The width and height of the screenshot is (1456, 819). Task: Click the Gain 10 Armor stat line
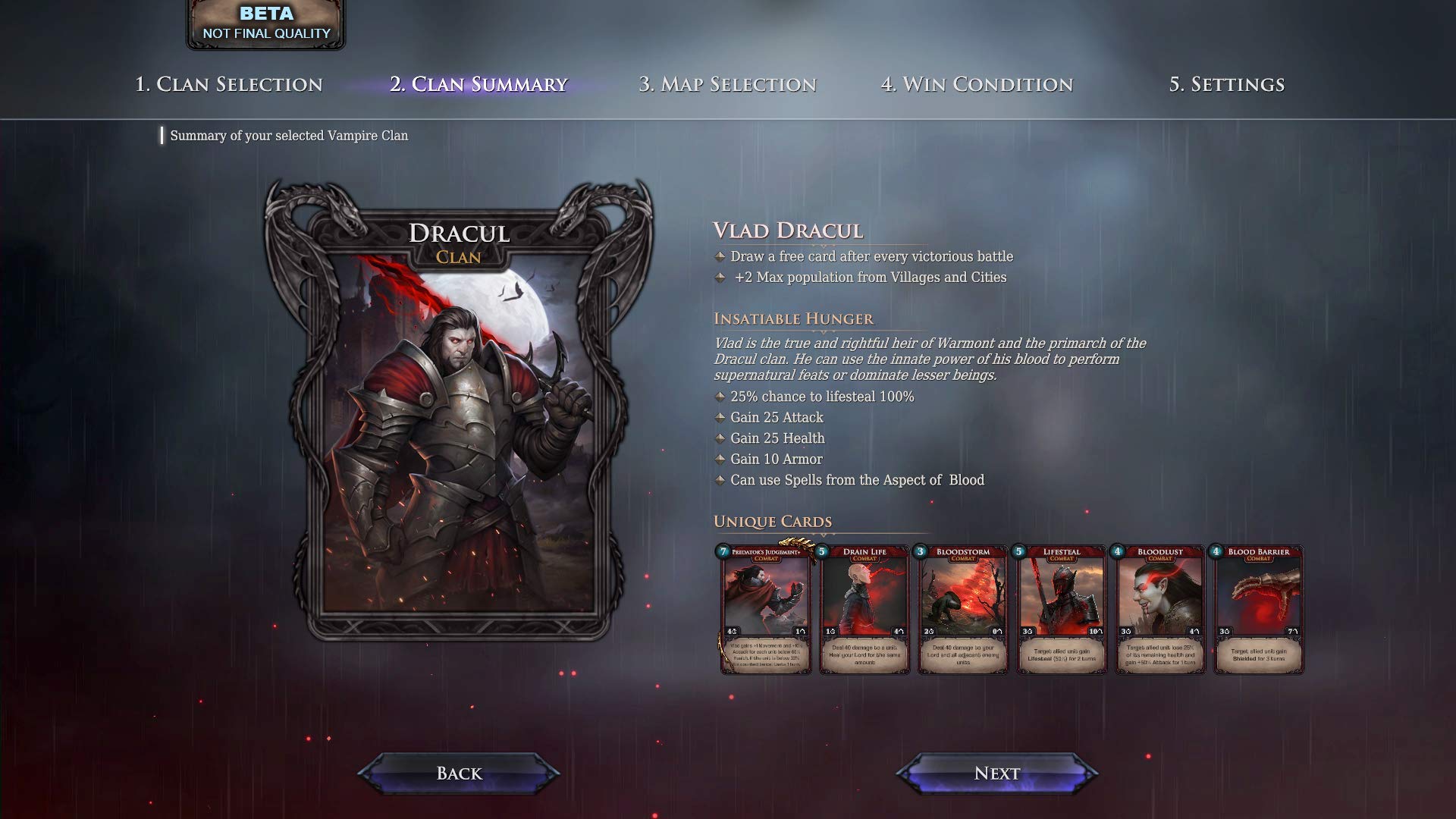tap(776, 459)
